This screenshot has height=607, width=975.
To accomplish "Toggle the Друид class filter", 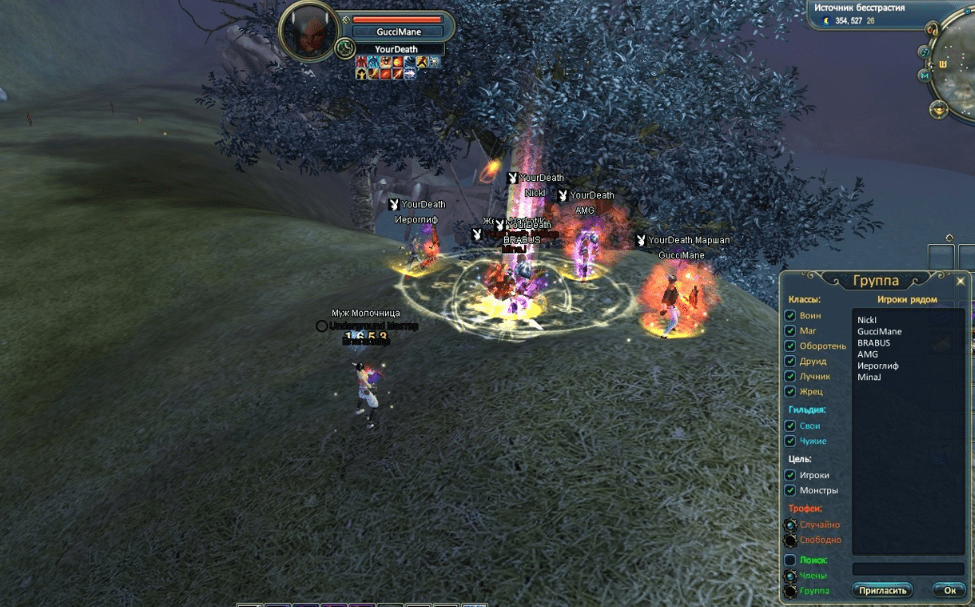I will pyautogui.click(x=790, y=361).
